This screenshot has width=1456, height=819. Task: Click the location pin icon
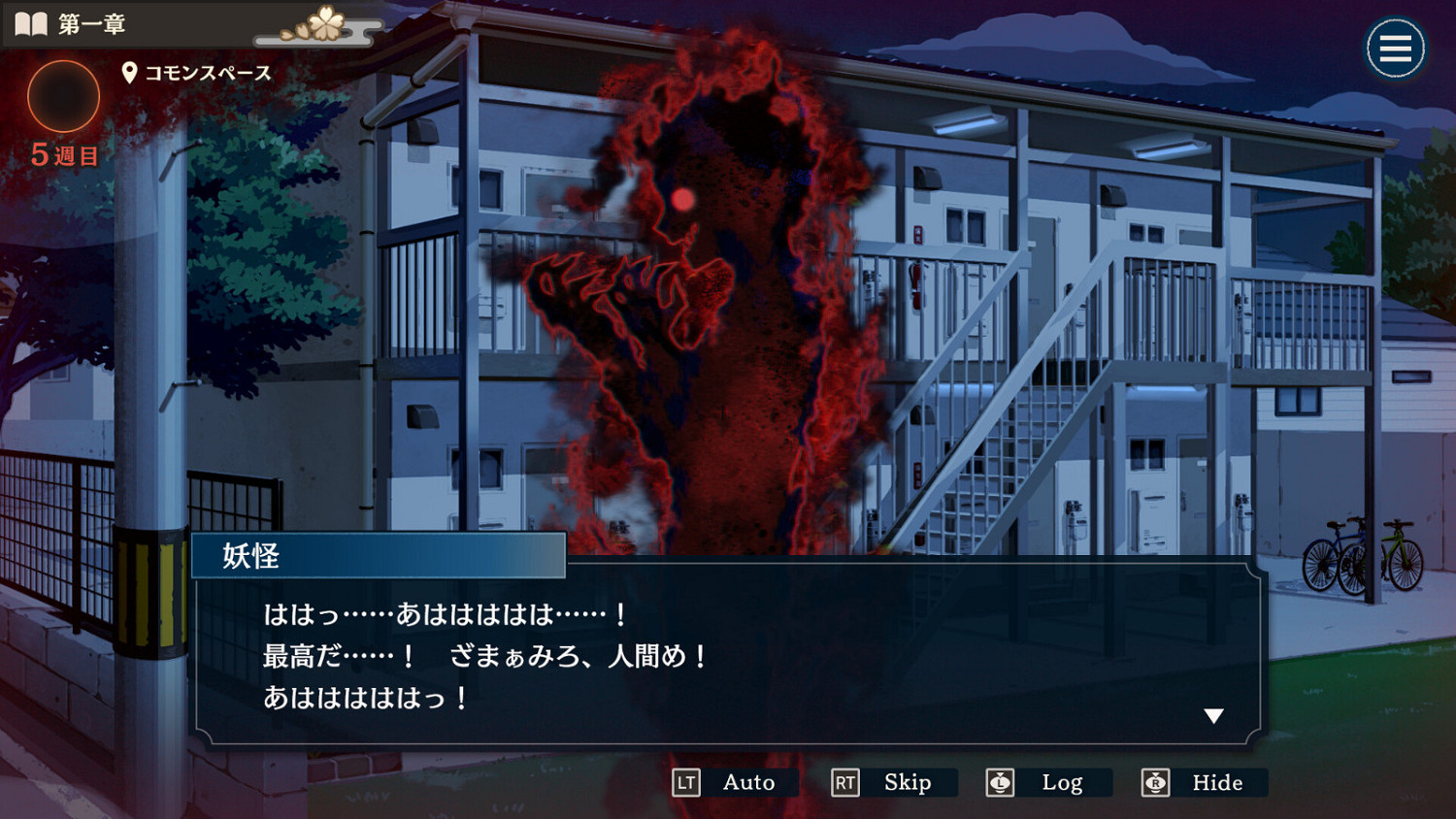pyautogui.click(x=127, y=71)
